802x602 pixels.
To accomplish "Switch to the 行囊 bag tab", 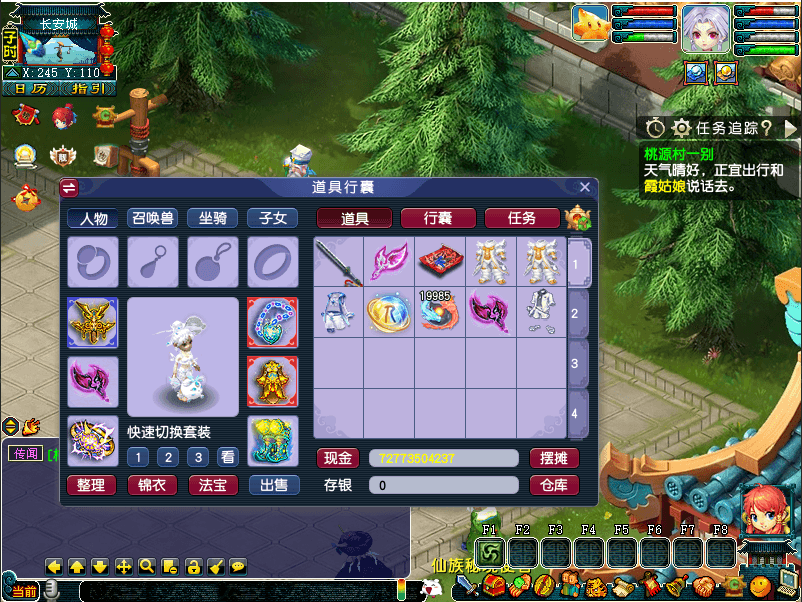I will tap(438, 218).
